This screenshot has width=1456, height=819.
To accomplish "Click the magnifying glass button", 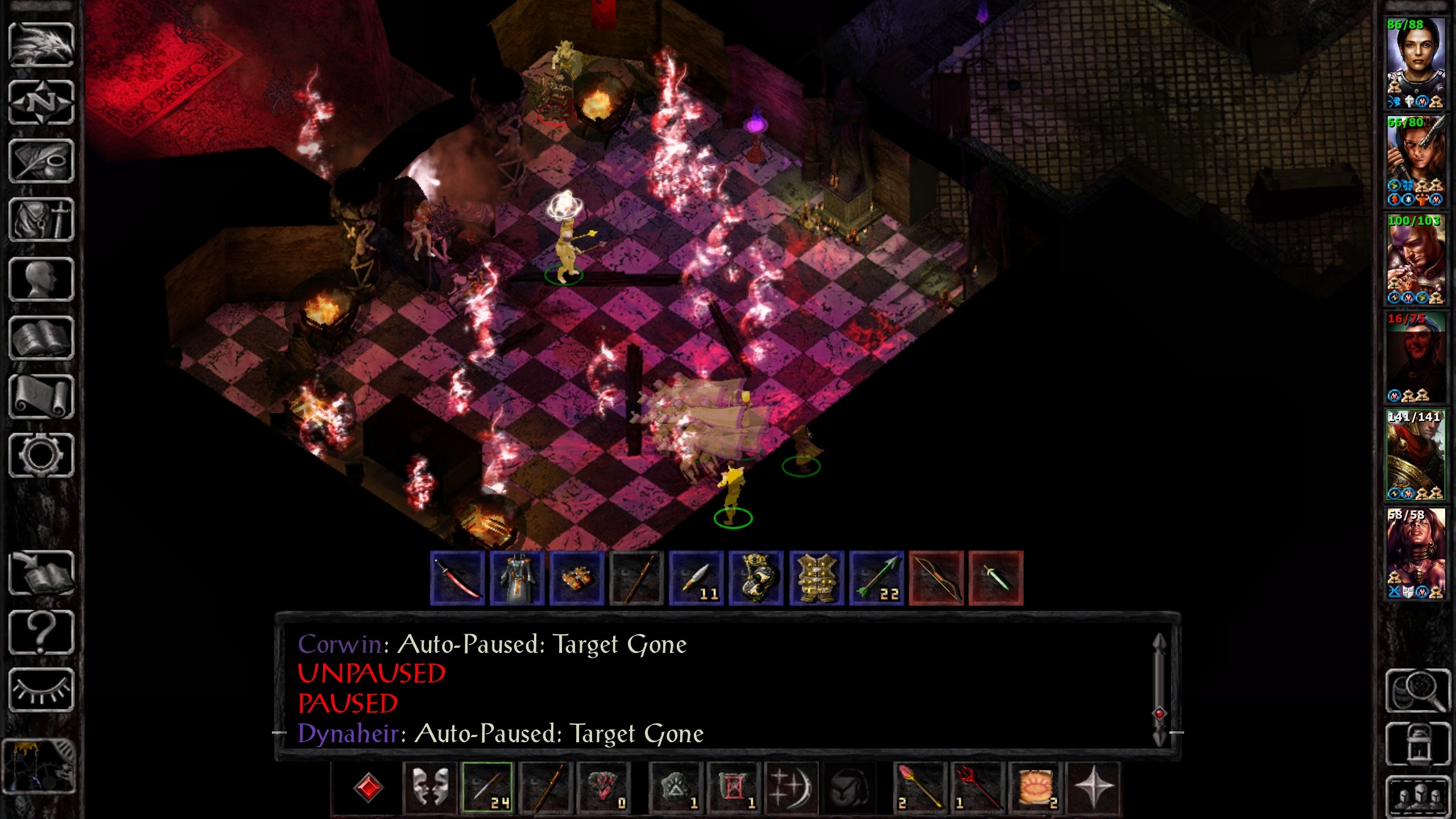I will pos(1417,690).
